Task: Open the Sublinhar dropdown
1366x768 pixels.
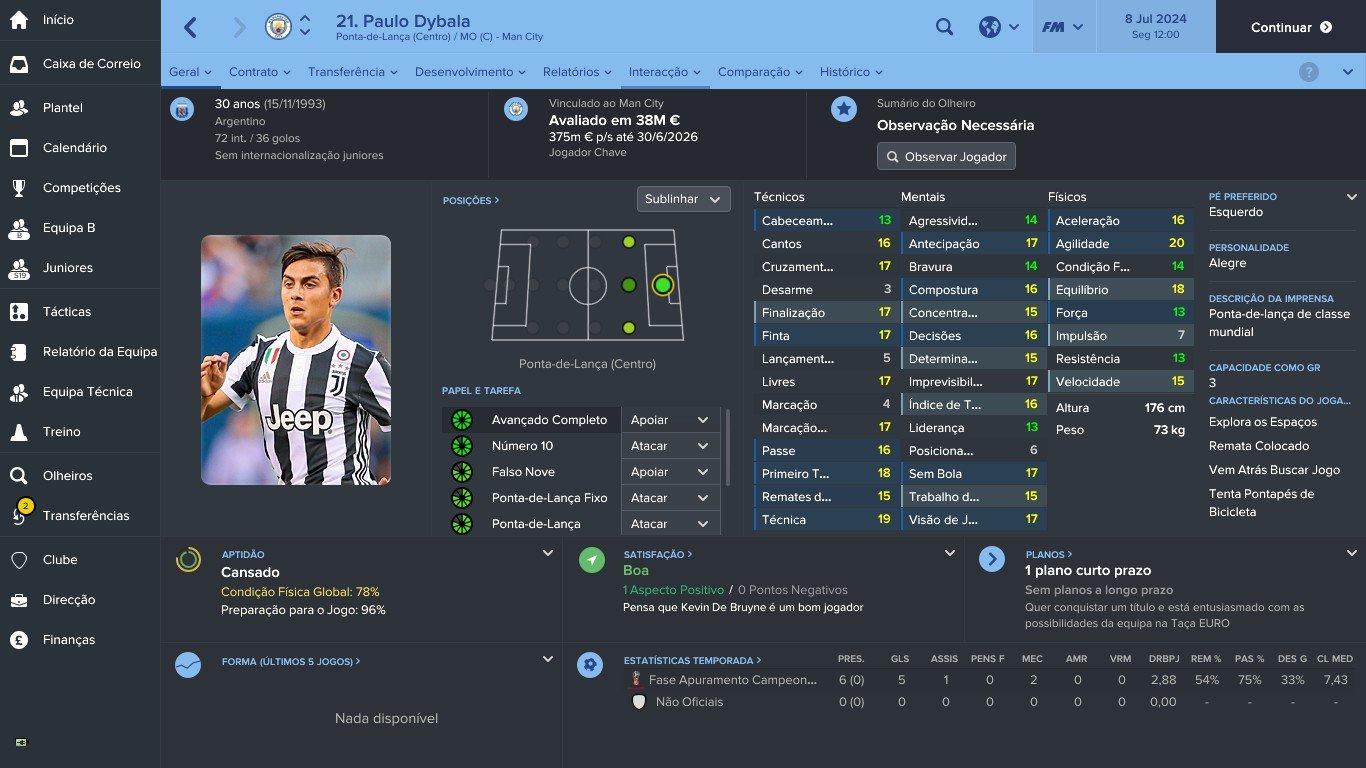Action: tap(683, 199)
